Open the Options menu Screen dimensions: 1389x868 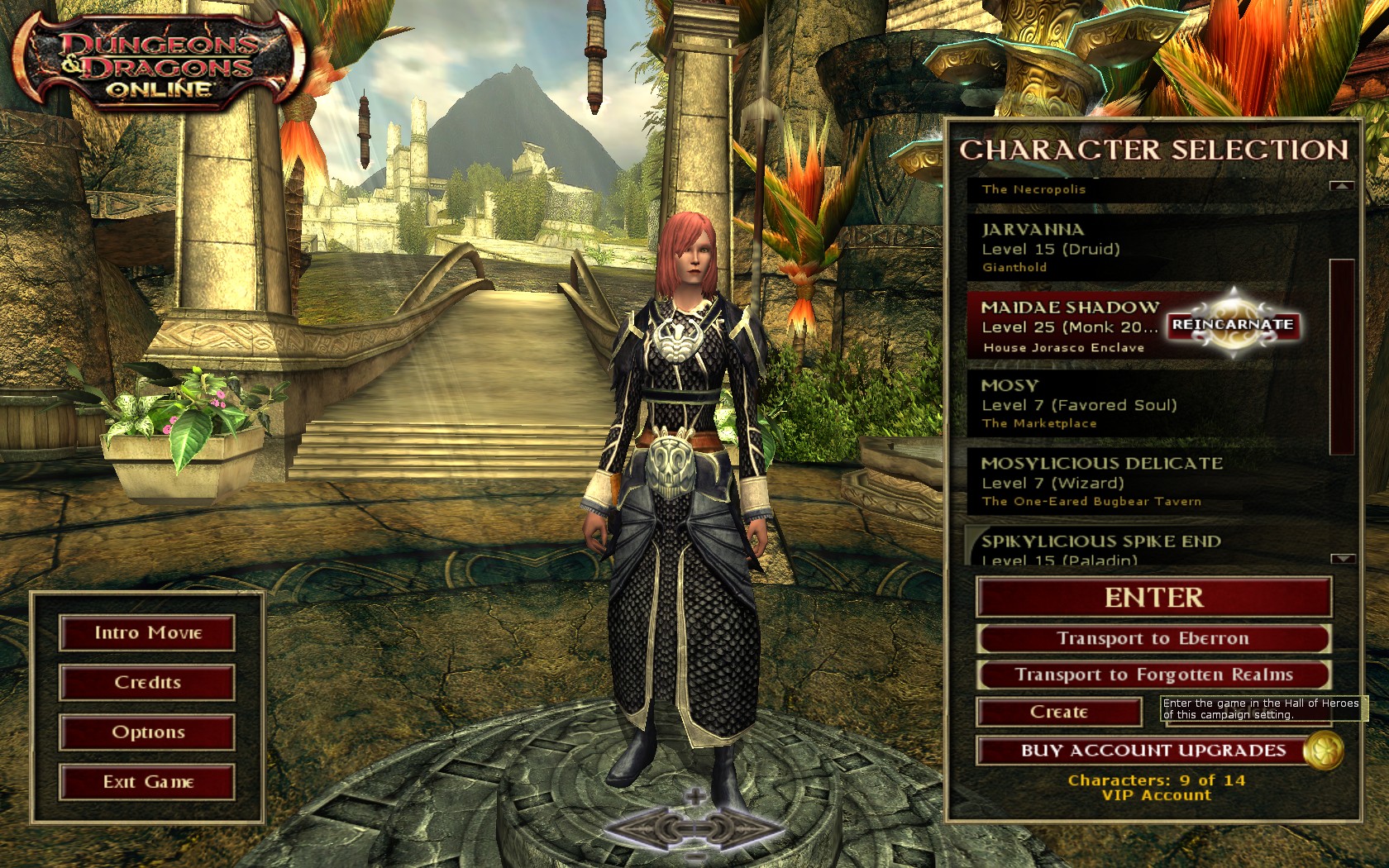click(x=147, y=732)
